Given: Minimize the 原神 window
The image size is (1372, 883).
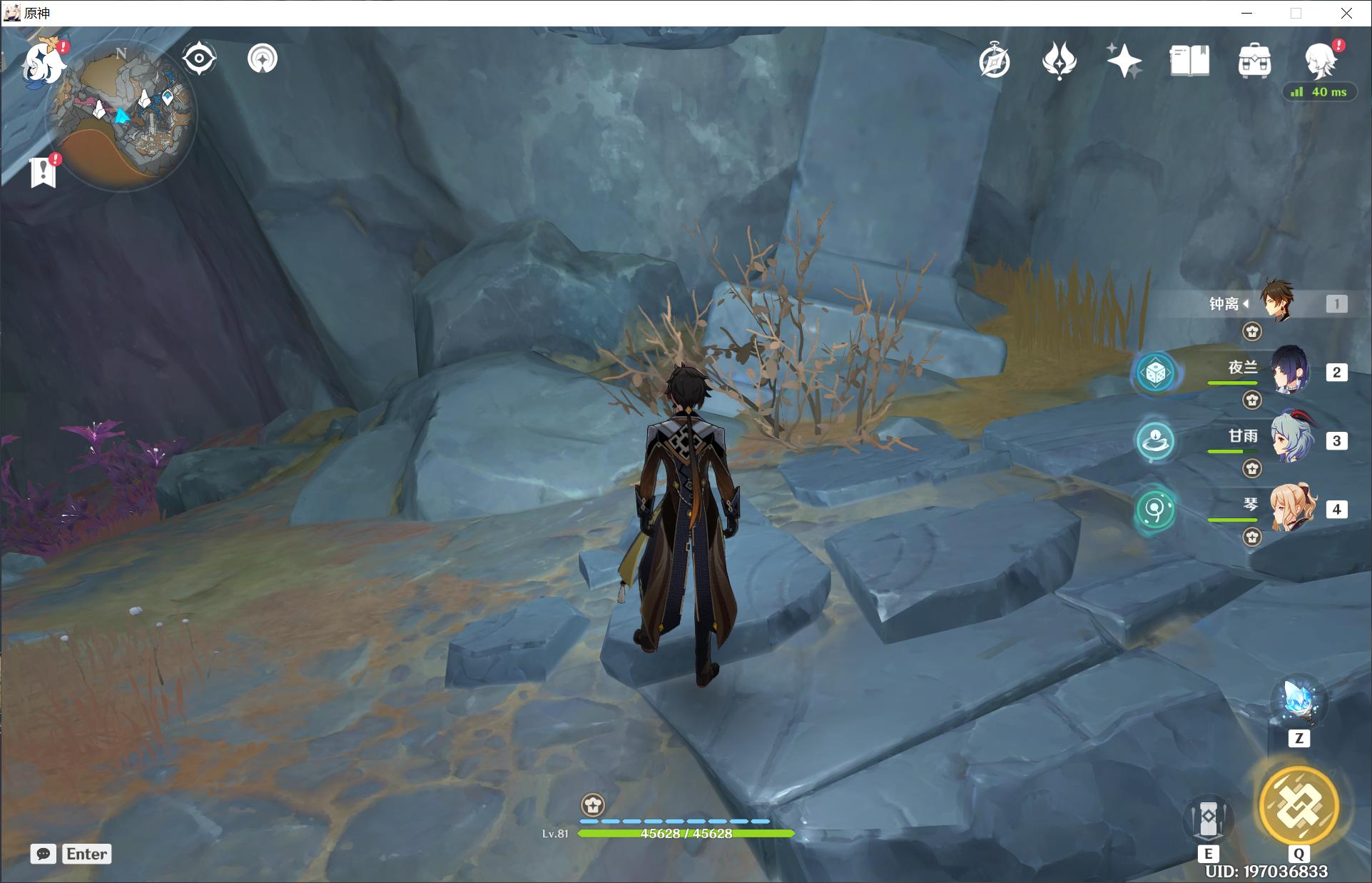Looking at the screenshot, I should [1246, 13].
